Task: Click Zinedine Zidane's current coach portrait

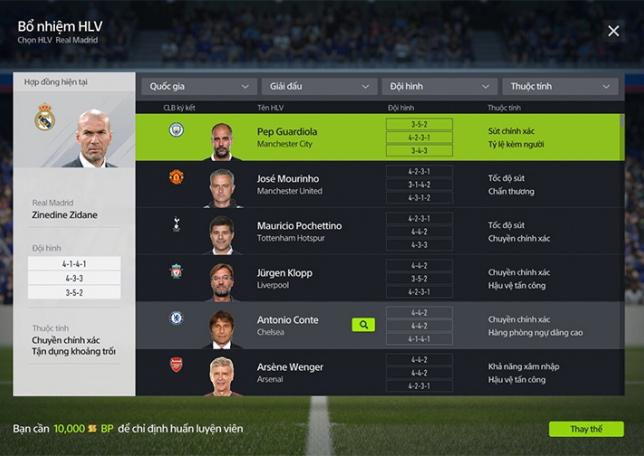Action: point(92,136)
